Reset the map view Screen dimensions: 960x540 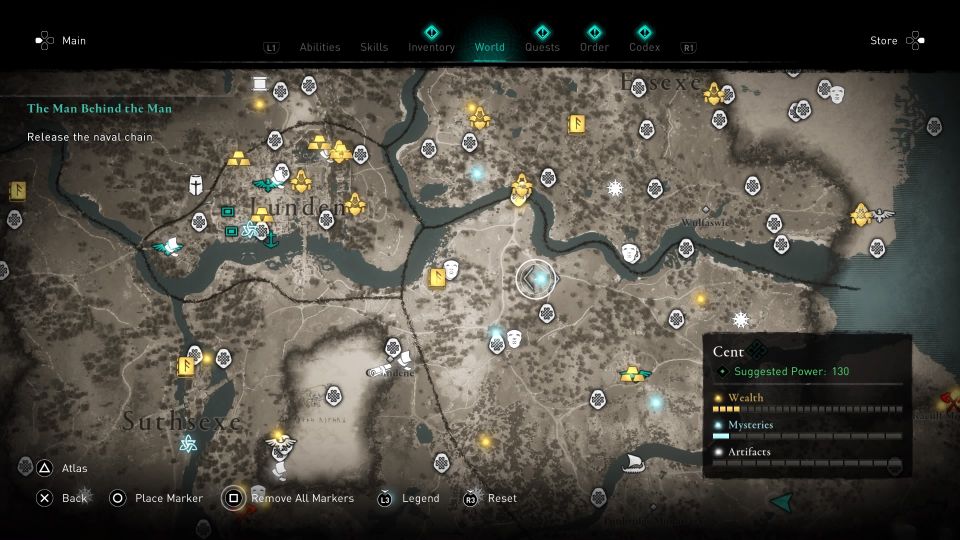(502, 498)
